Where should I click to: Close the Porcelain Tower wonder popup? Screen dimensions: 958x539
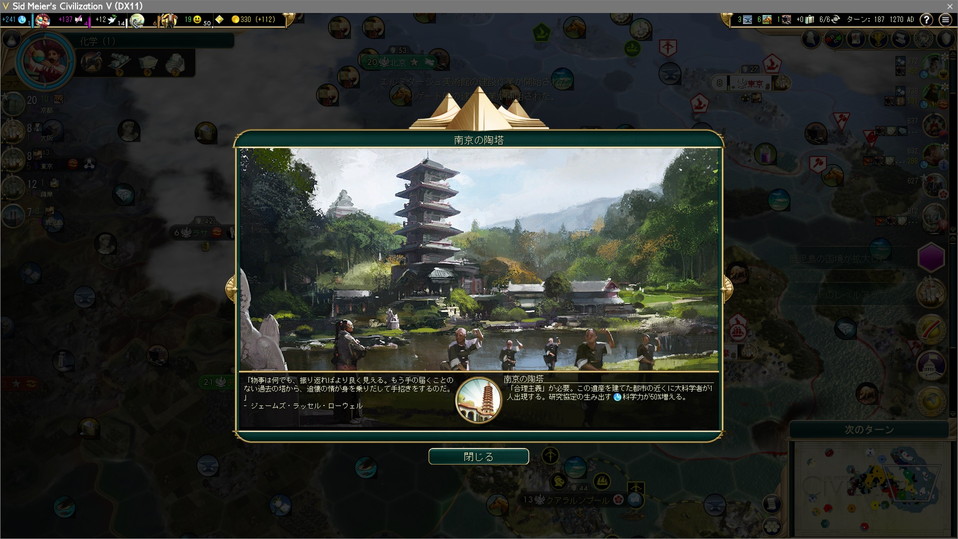(x=478, y=456)
